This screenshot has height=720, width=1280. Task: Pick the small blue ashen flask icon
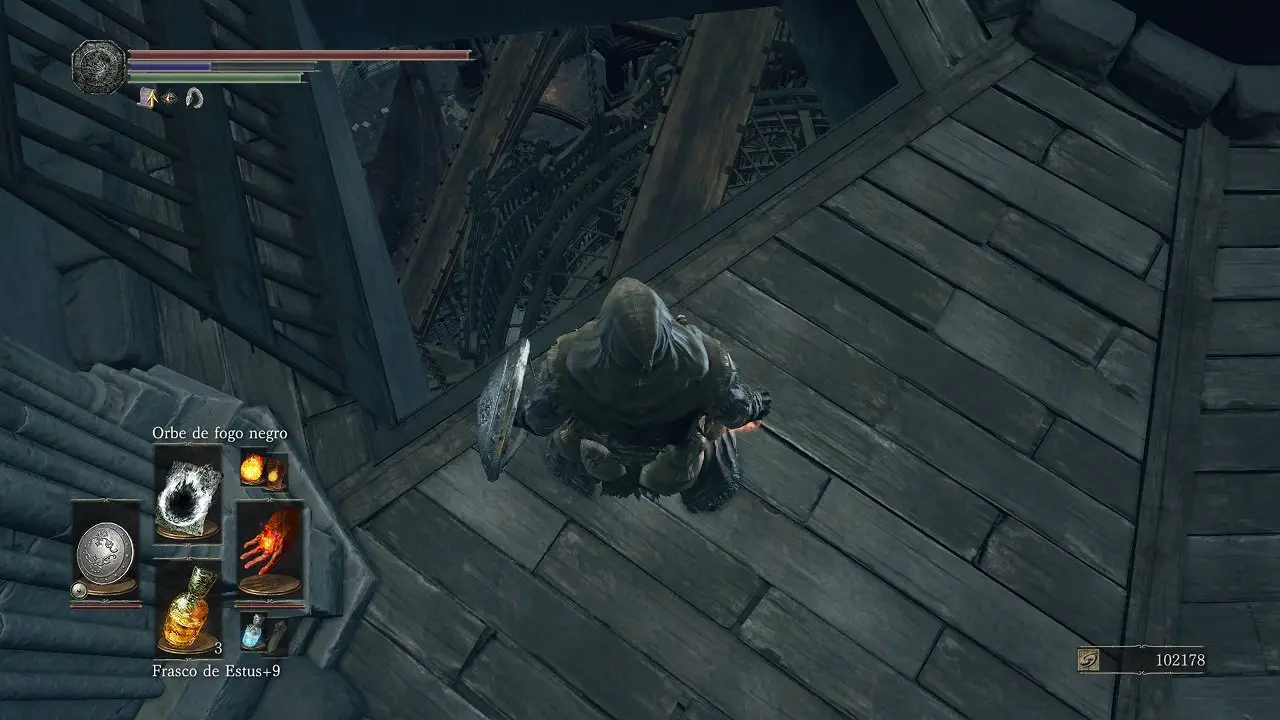point(256,632)
